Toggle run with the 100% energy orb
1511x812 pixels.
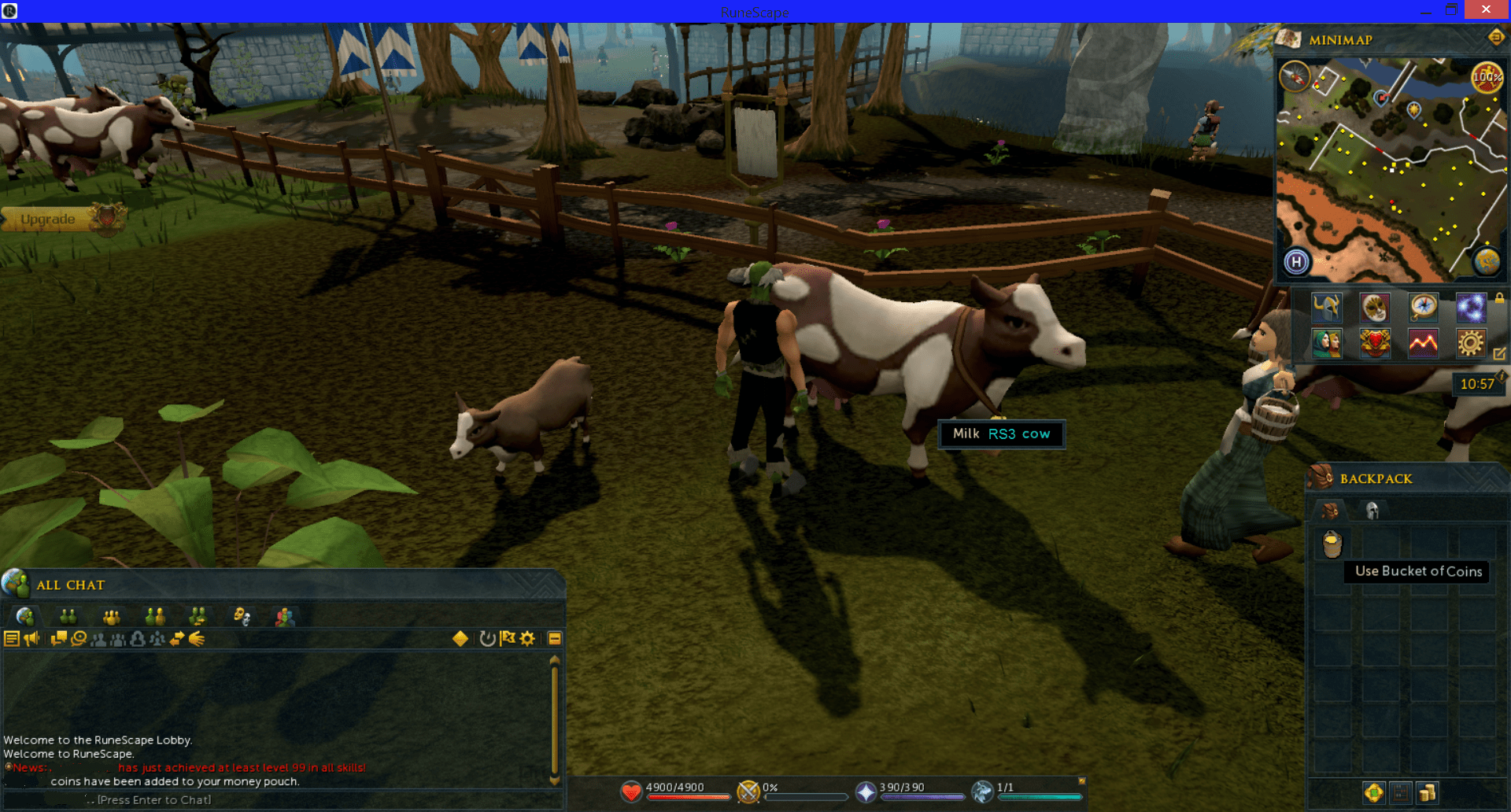pos(1486,78)
